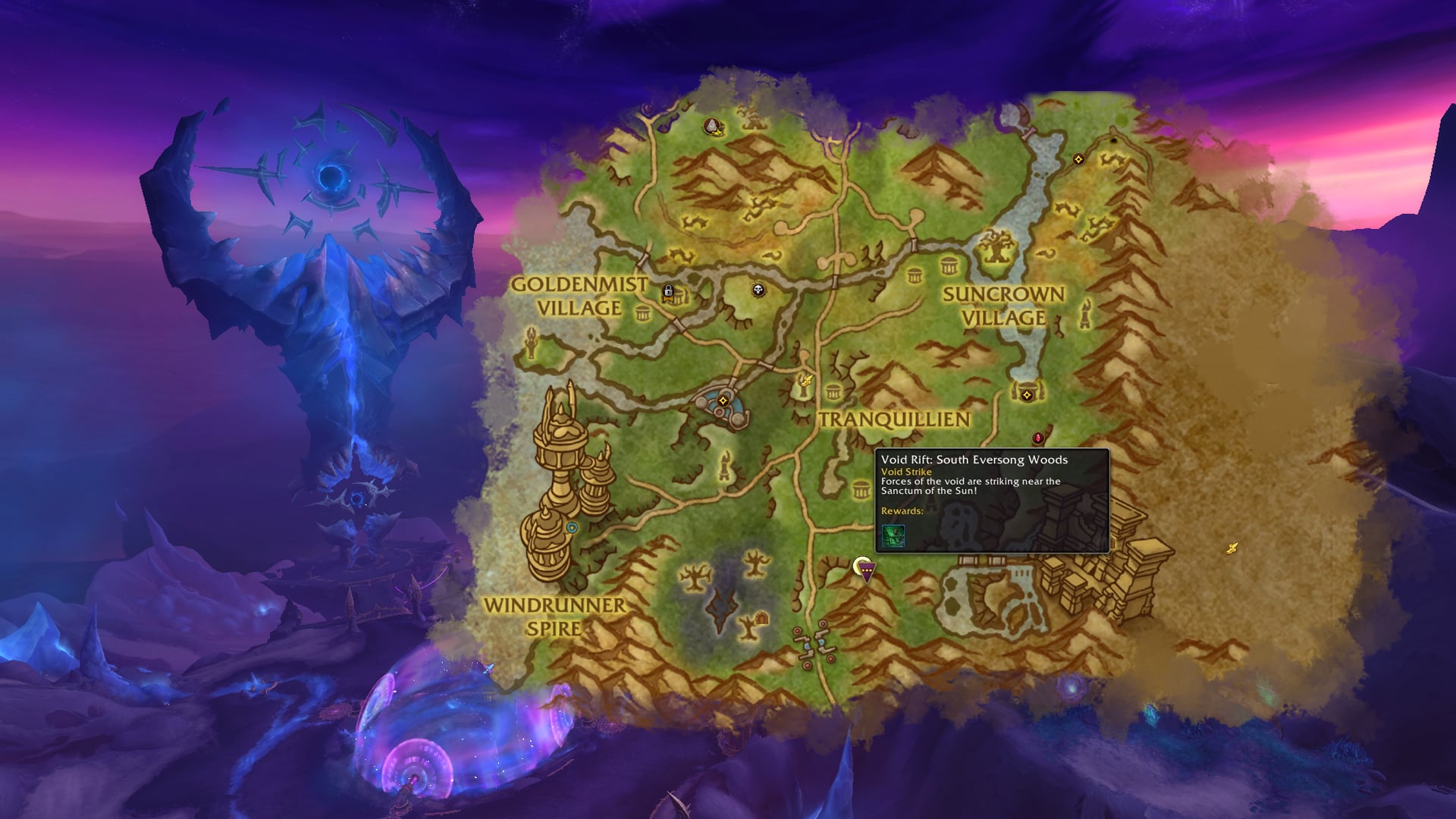Click the blue ring marker beside Windrunner Spire
Image resolution: width=1456 pixels, height=819 pixels.
point(572,528)
